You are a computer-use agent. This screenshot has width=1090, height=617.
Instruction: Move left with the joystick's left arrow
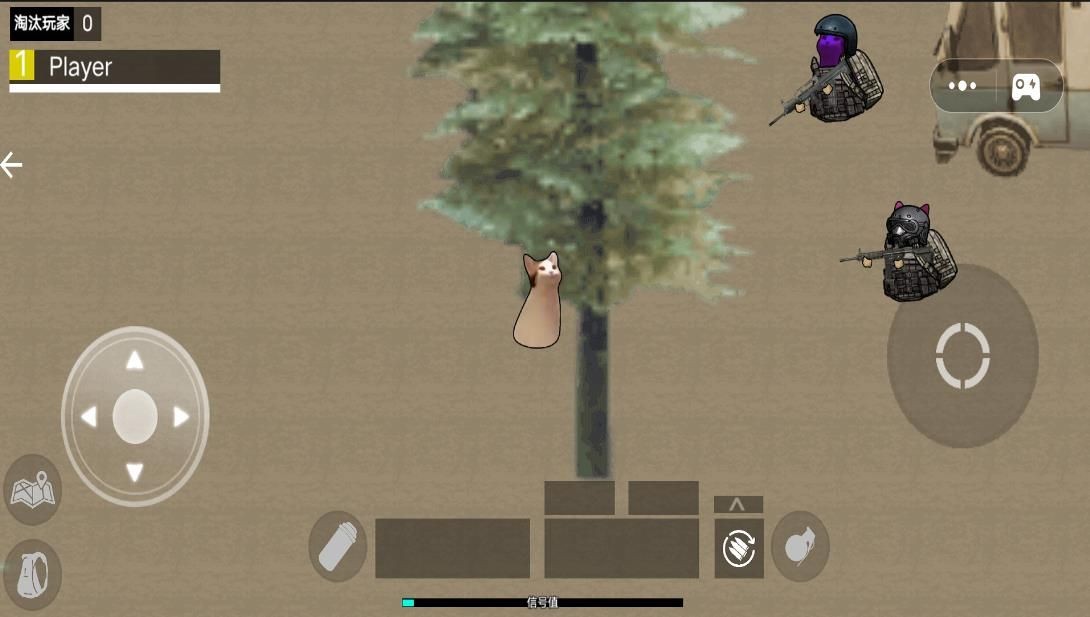point(89,416)
